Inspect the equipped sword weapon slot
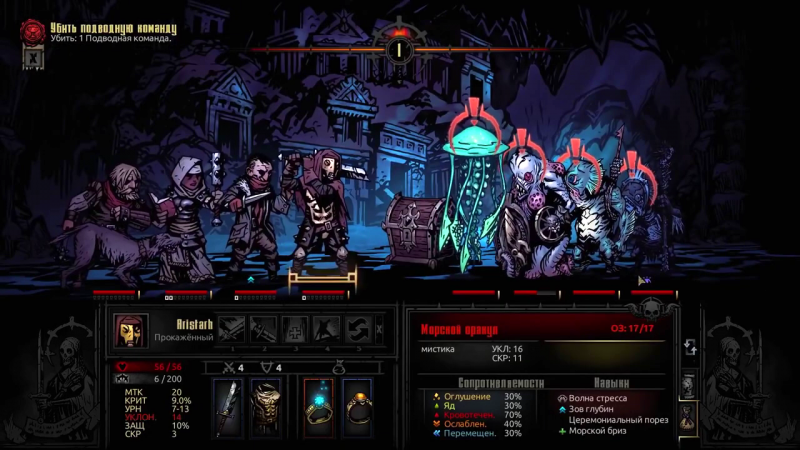The height and width of the screenshot is (450, 800). click(228, 407)
